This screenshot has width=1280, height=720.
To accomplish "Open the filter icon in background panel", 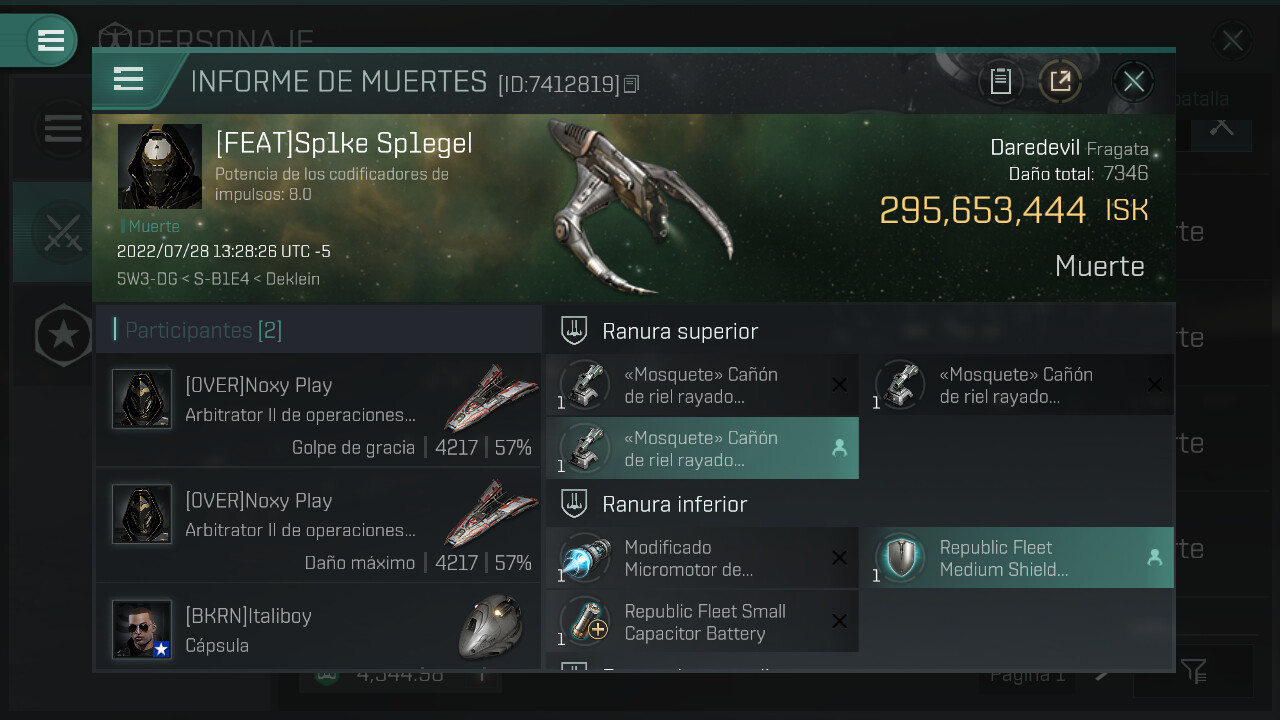I will click(x=1193, y=671).
